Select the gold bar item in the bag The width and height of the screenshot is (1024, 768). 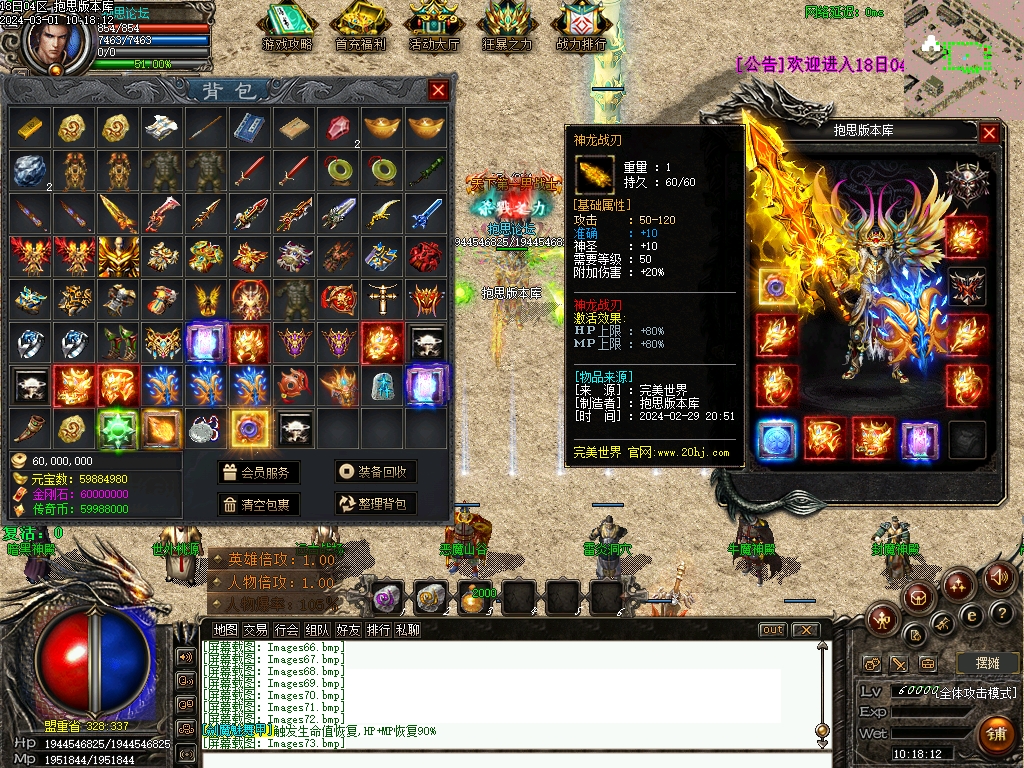(x=29, y=127)
